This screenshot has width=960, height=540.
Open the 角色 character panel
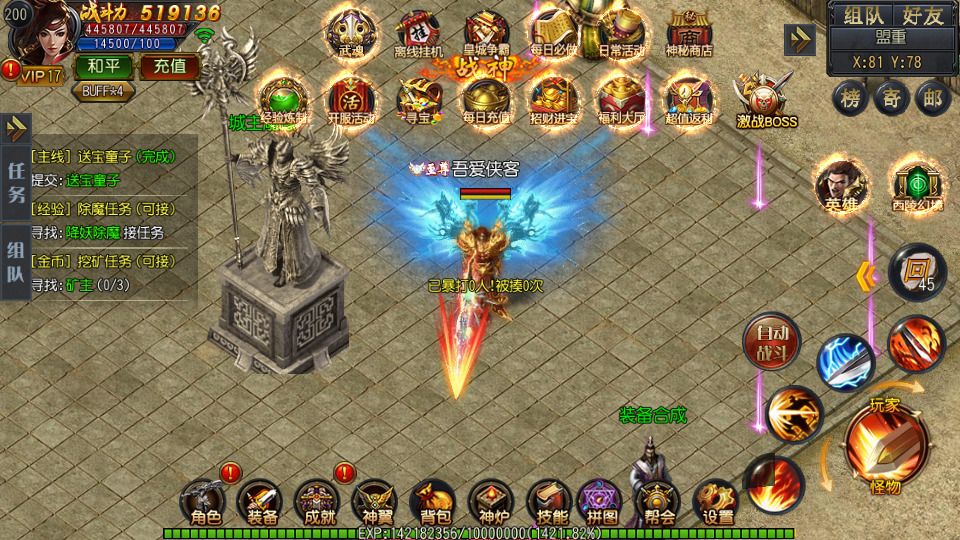[x=205, y=504]
